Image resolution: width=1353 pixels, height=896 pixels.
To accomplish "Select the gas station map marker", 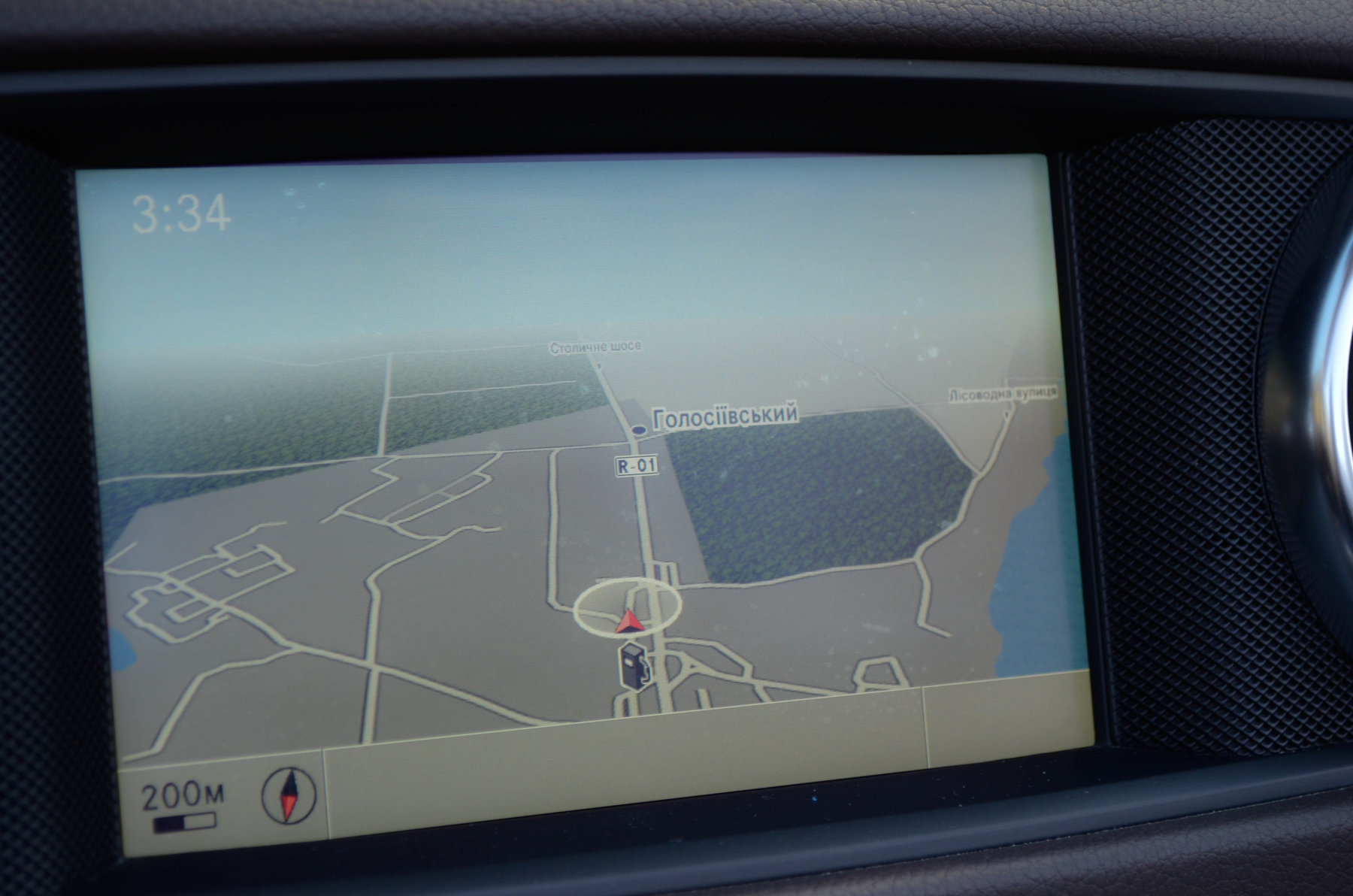I will point(633,666).
